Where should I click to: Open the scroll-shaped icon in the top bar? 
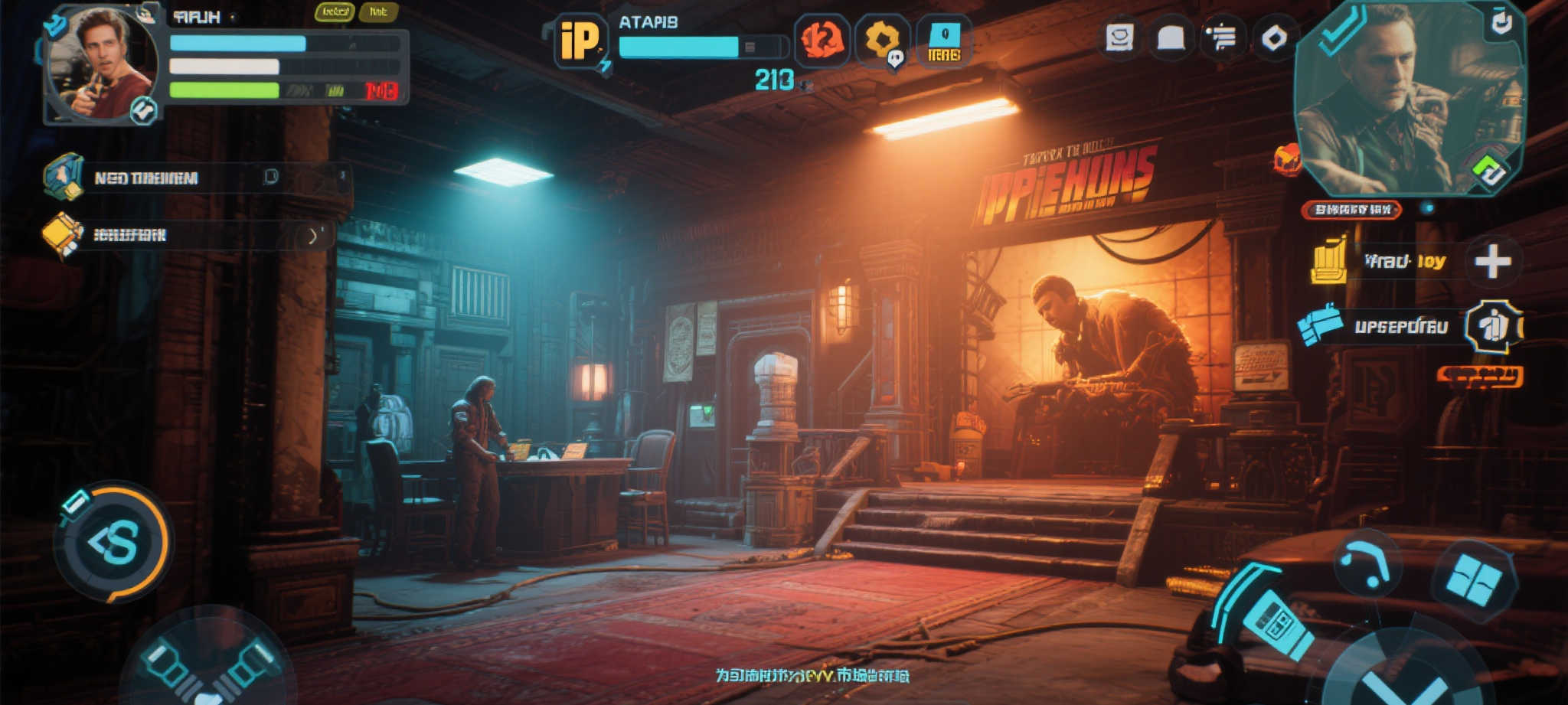point(1119,38)
